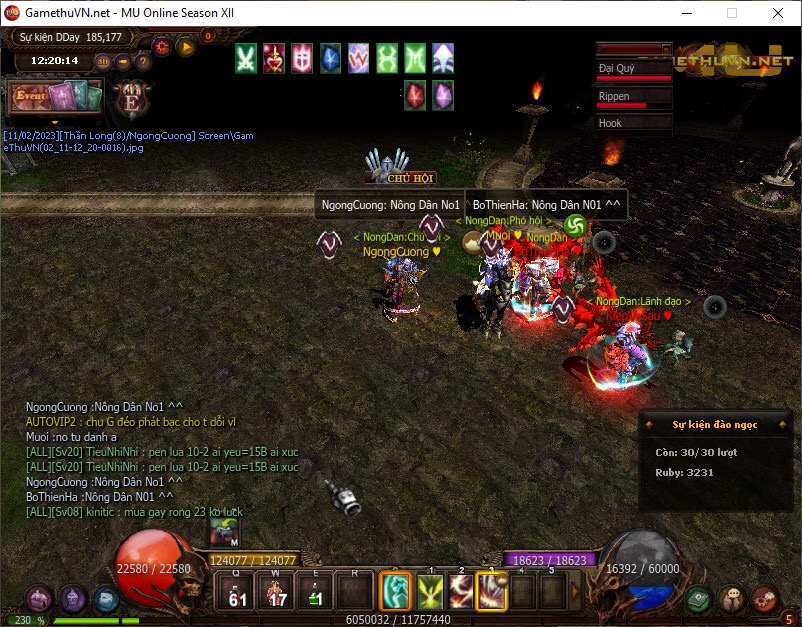Viewport: 802px width, 627px height.
Task: Open the Event cards panel
Action: pos(57,97)
